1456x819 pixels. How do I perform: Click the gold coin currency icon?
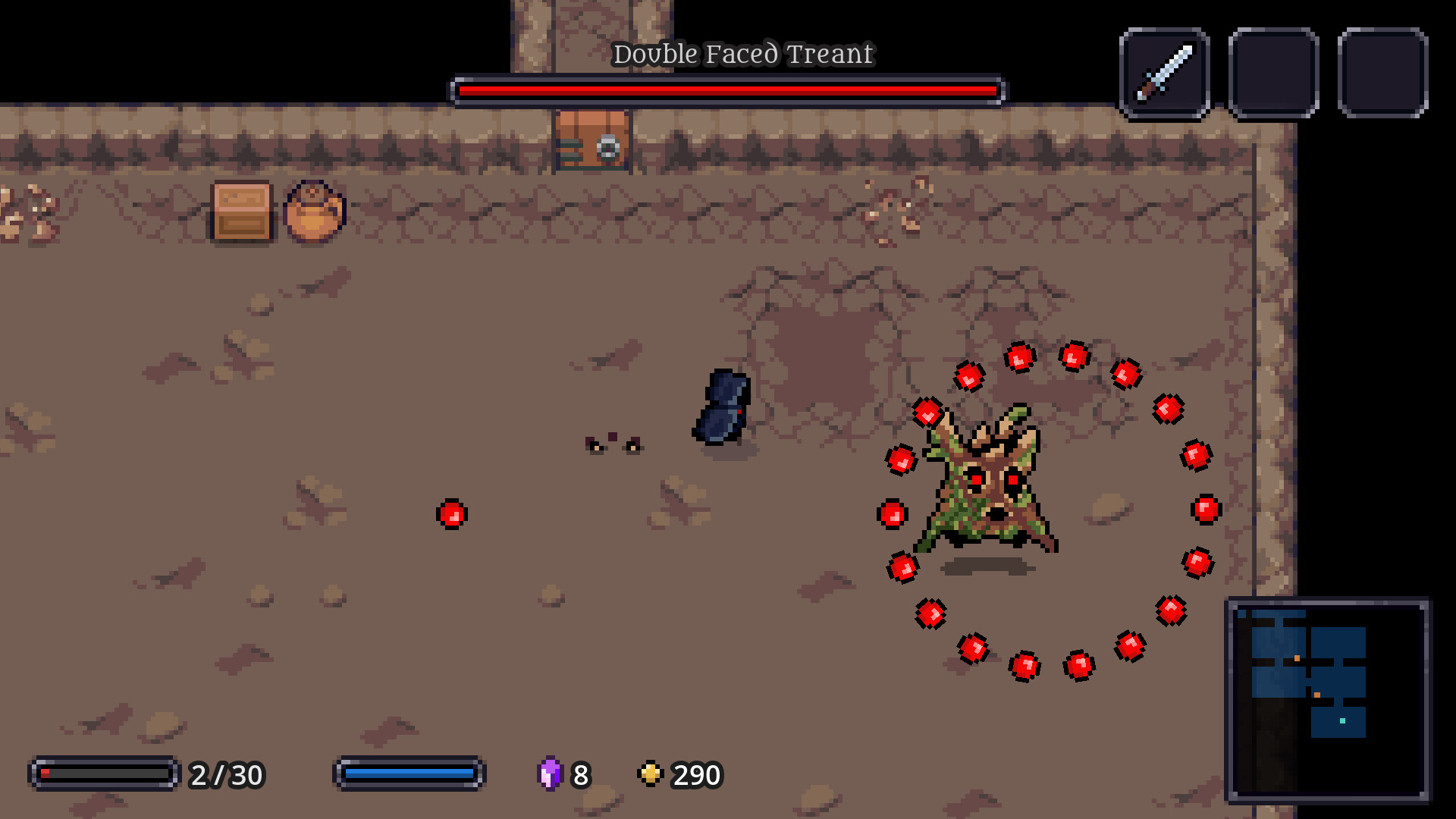[651, 775]
